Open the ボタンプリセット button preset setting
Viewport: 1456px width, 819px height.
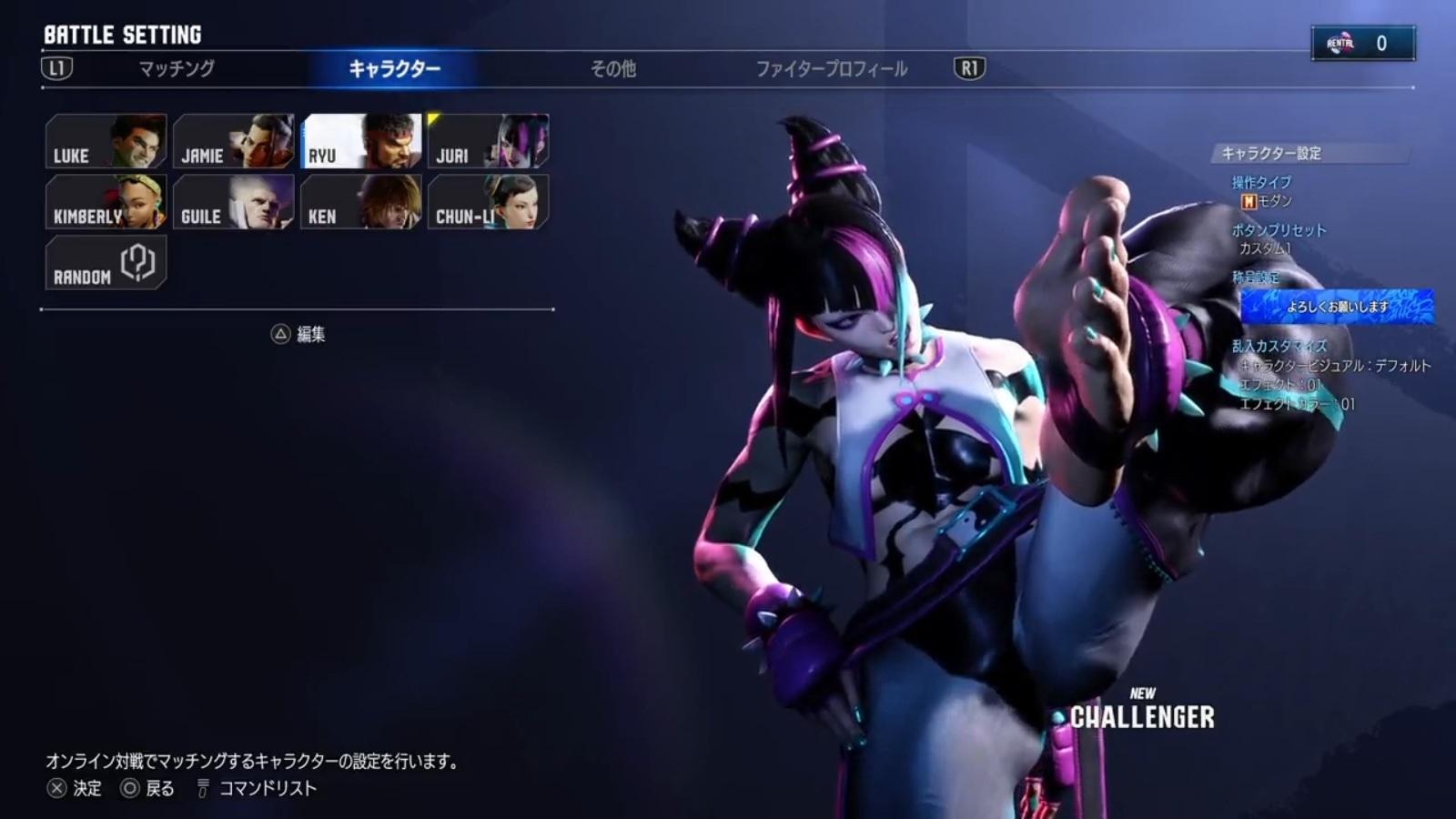pyautogui.click(x=1279, y=238)
